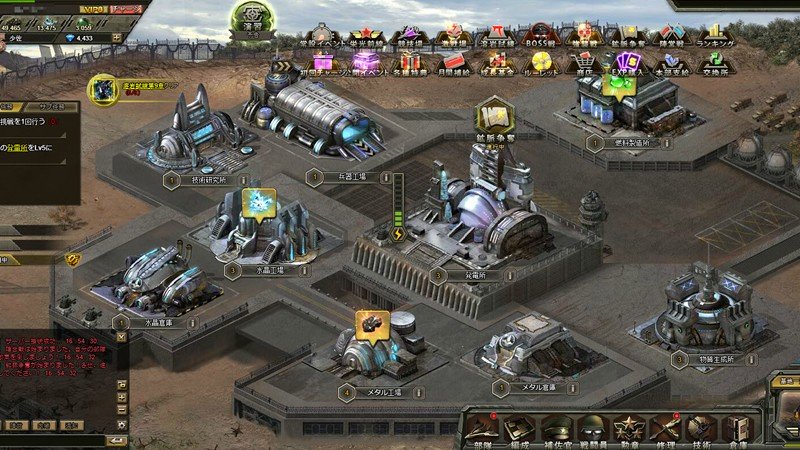Collect crystal from the 水晶工場 bubble
The height and width of the screenshot is (450, 800).
(259, 202)
